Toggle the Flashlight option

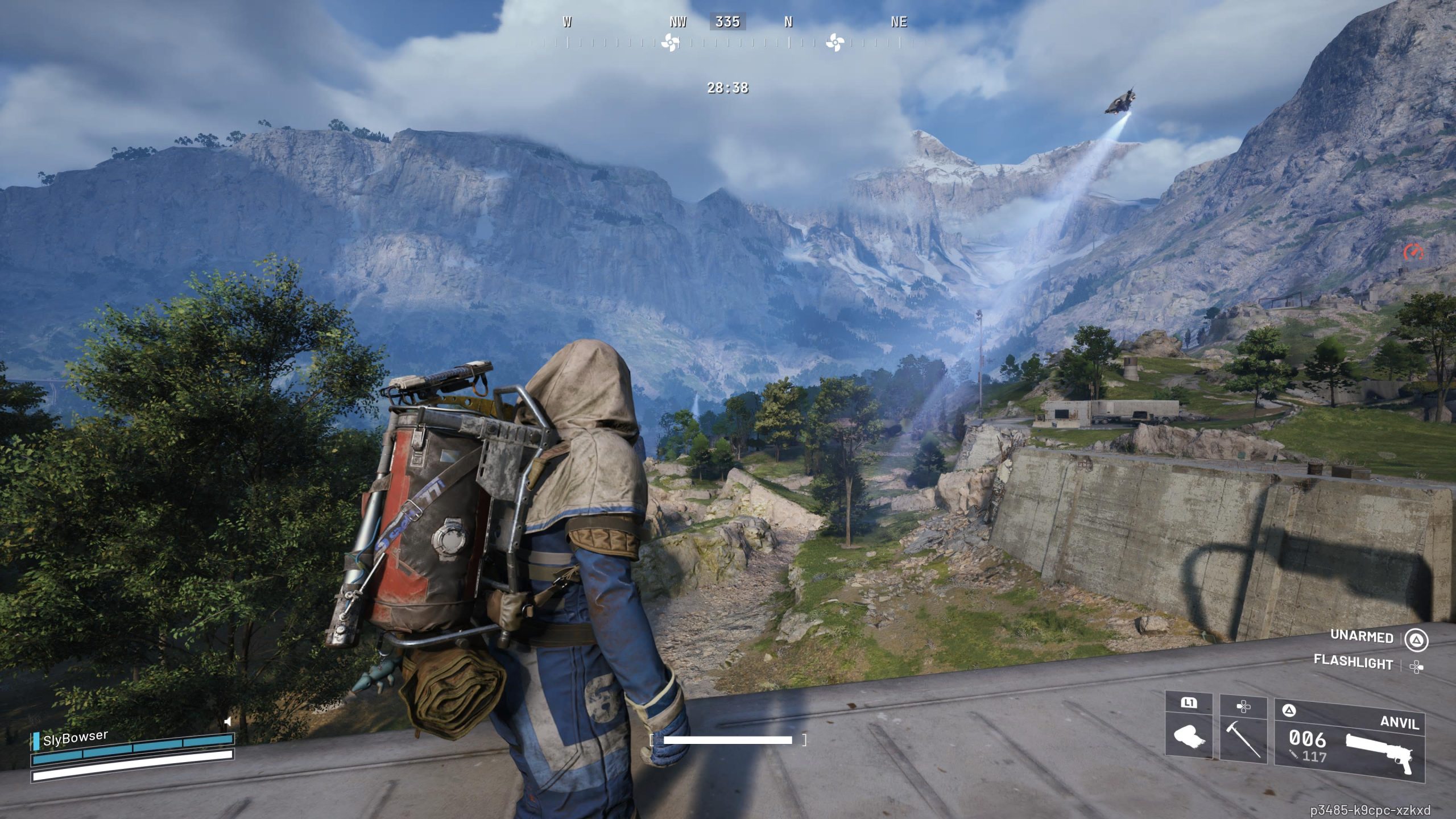[x=1353, y=663]
